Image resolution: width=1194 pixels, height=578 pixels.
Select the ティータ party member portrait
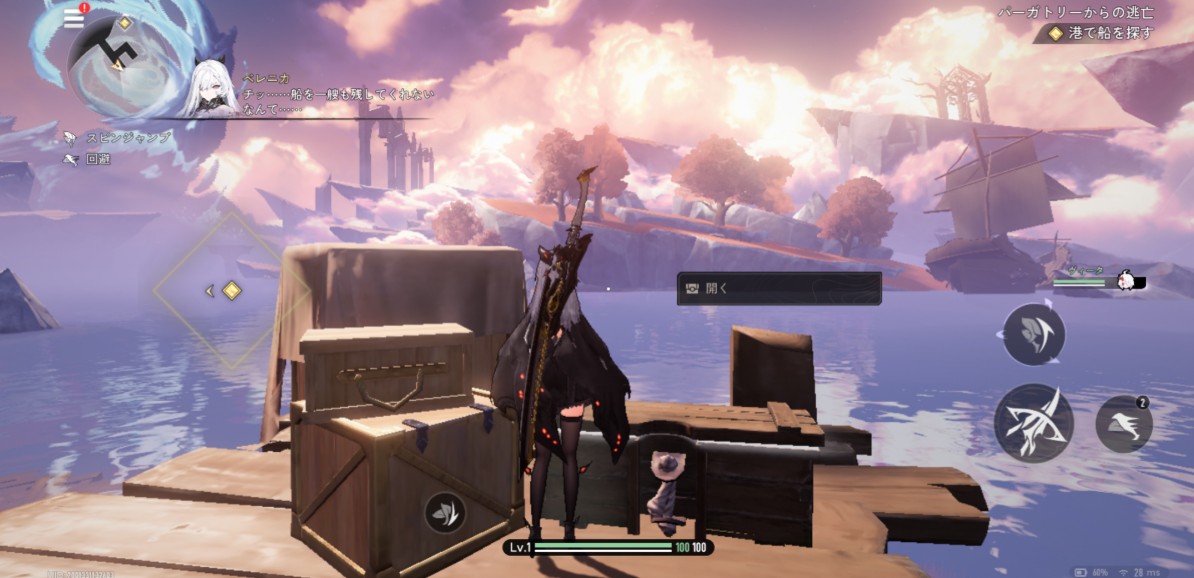(x=1127, y=281)
